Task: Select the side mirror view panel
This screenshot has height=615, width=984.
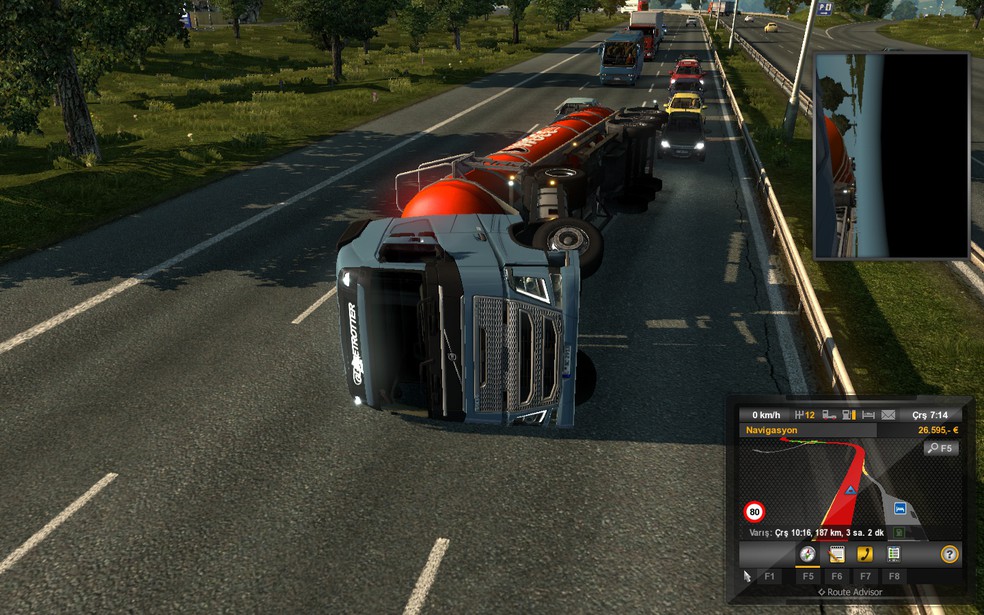Action: pyautogui.click(x=892, y=157)
